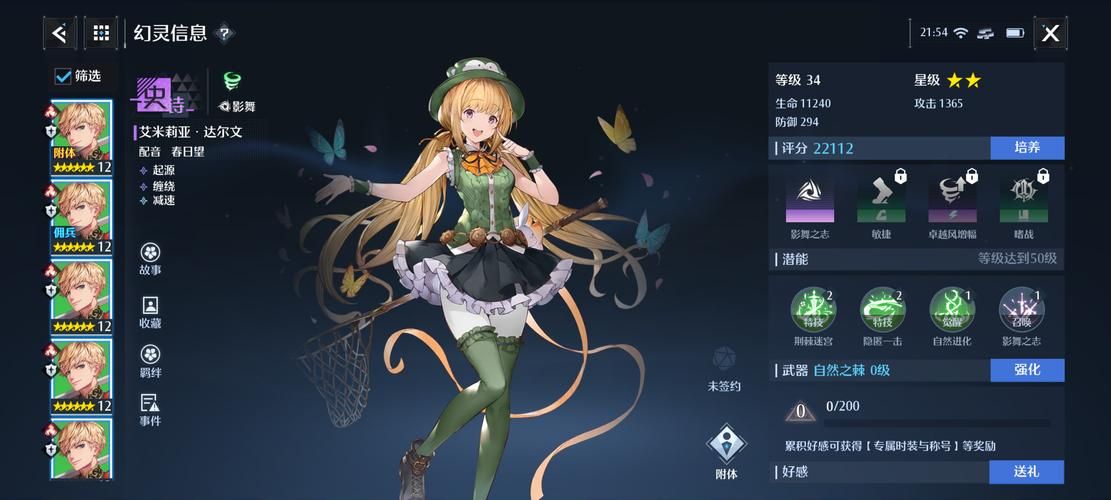1111x500 pixels.
Task: Click the 培养 button
Action: [1027, 148]
